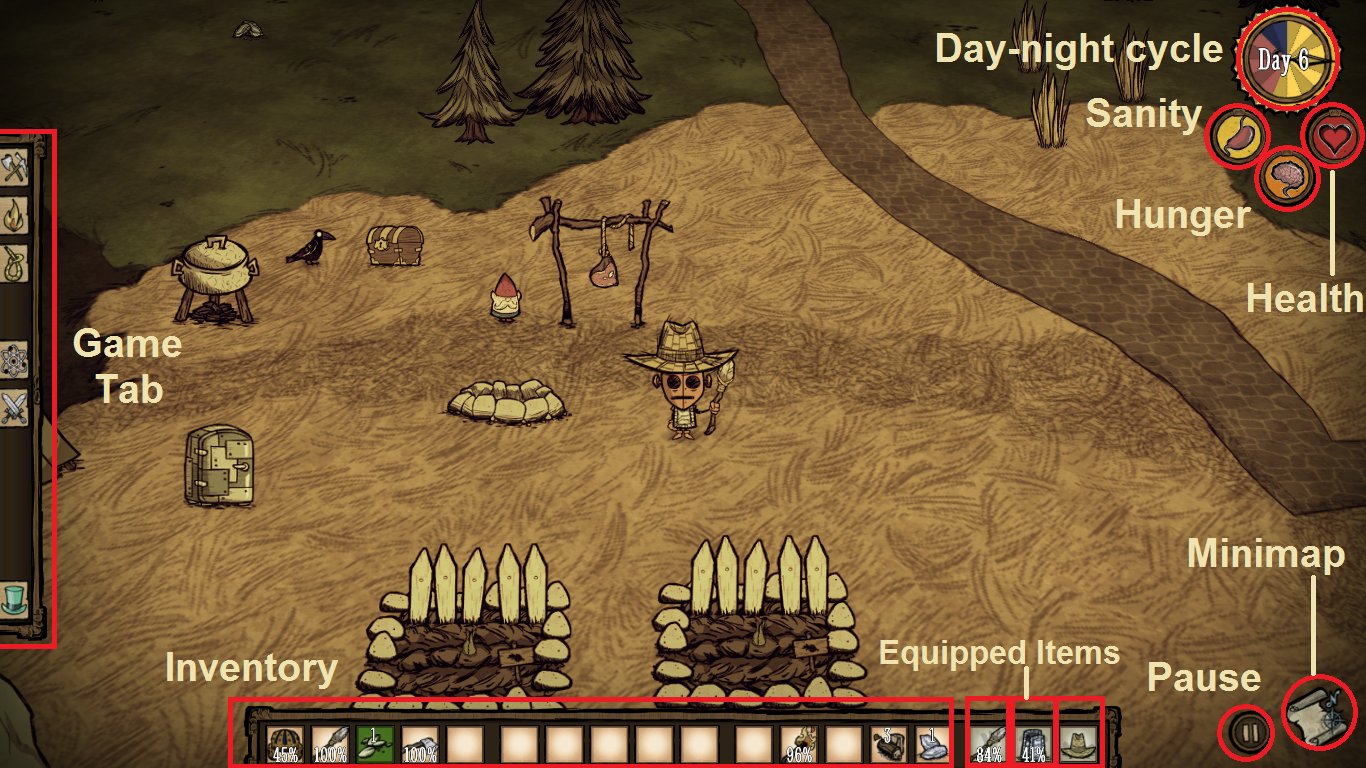Select the 100% axe inventory slot

click(420, 745)
